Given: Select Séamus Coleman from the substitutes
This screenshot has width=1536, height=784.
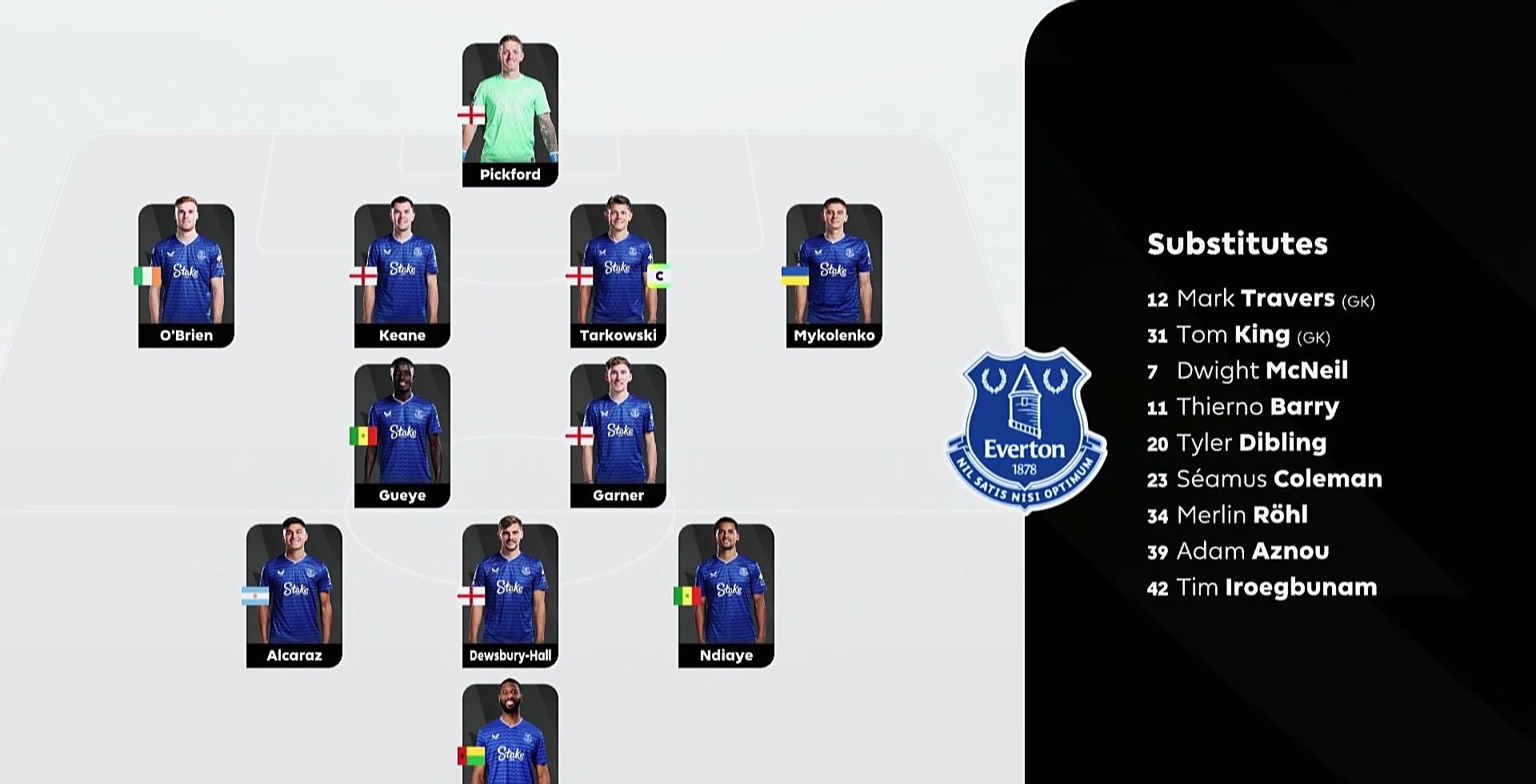Looking at the screenshot, I should [1264, 479].
